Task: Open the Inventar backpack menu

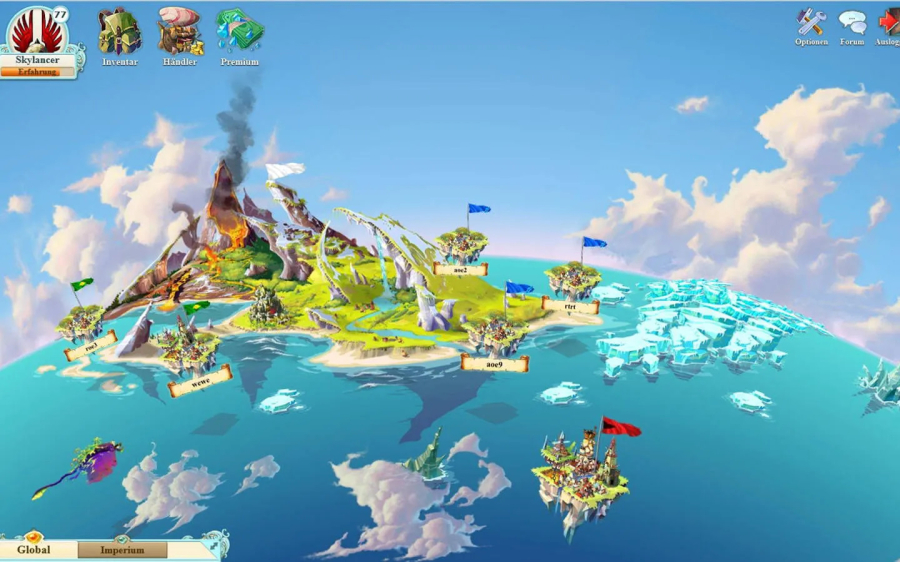Action: coord(119,34)
